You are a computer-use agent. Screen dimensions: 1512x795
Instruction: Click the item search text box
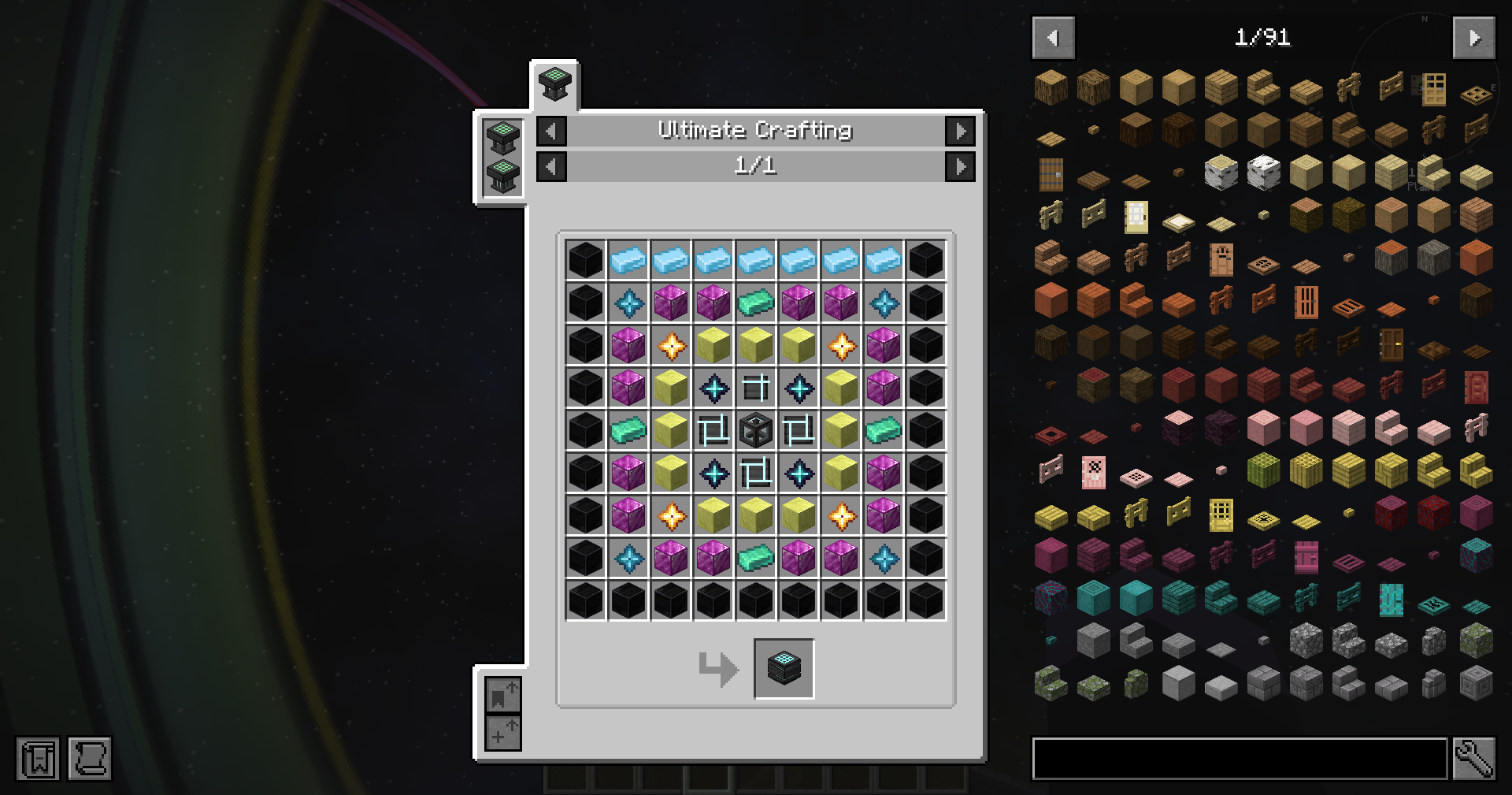point(1240,759)
